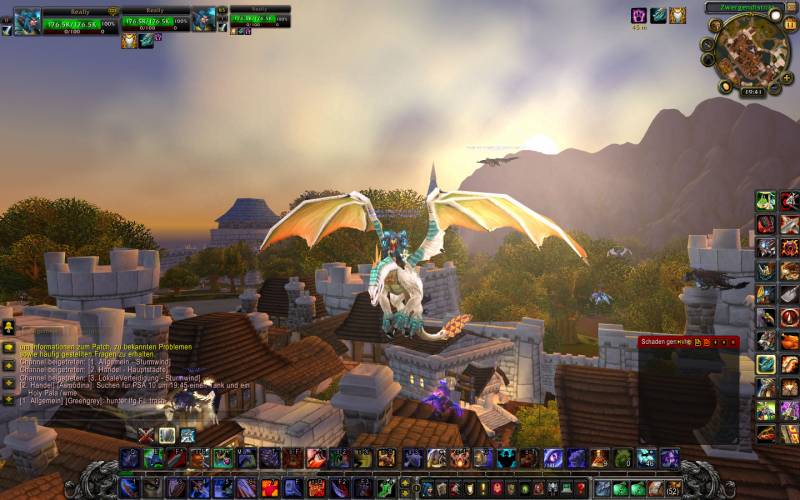Click the golden armor buff icon
This screenshot has width=800, height=500.
(677, 15)
